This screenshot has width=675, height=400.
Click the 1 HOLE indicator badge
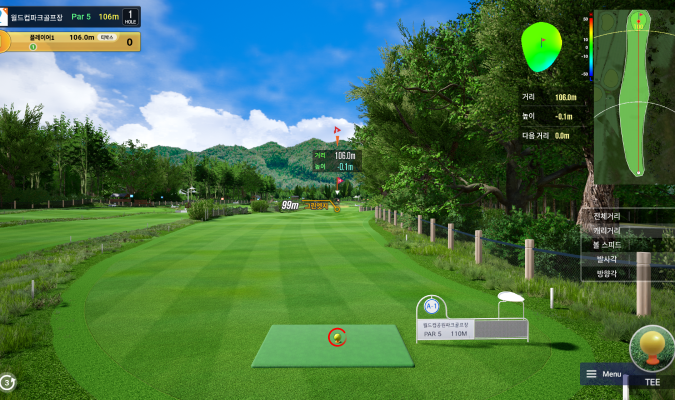click(x=128, y=16)
